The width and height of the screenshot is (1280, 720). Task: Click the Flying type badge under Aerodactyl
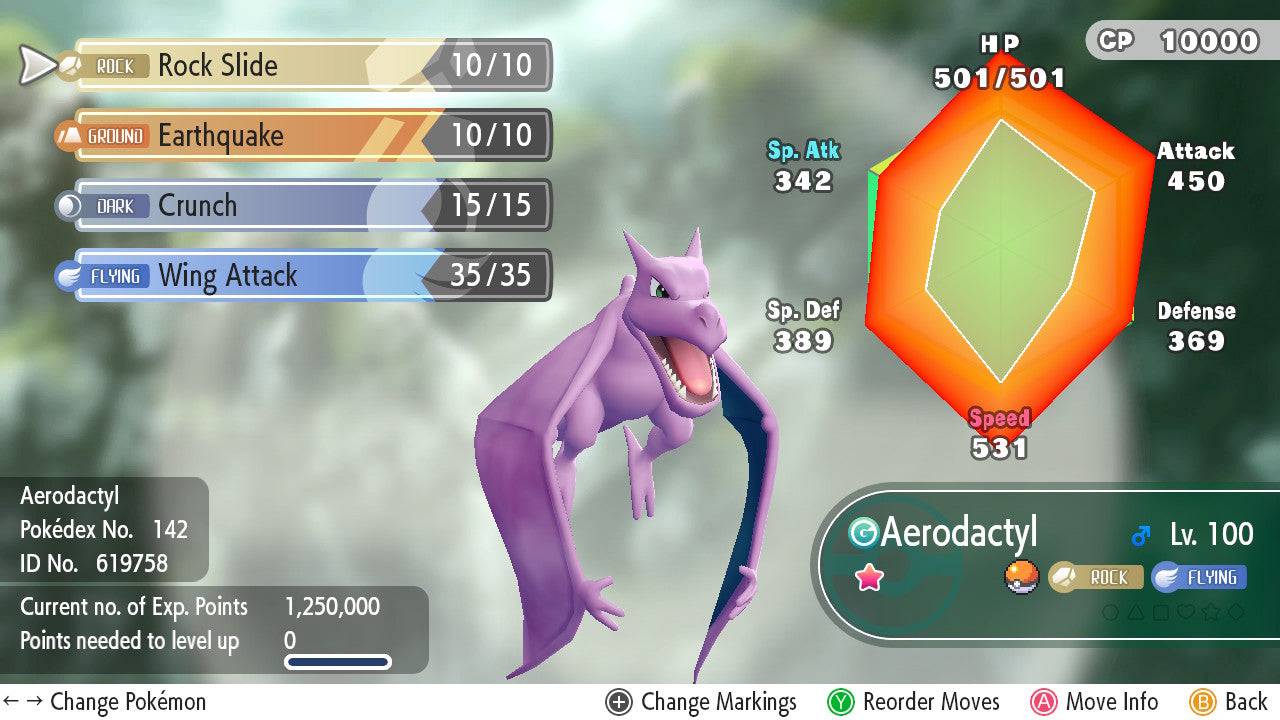1198,577
